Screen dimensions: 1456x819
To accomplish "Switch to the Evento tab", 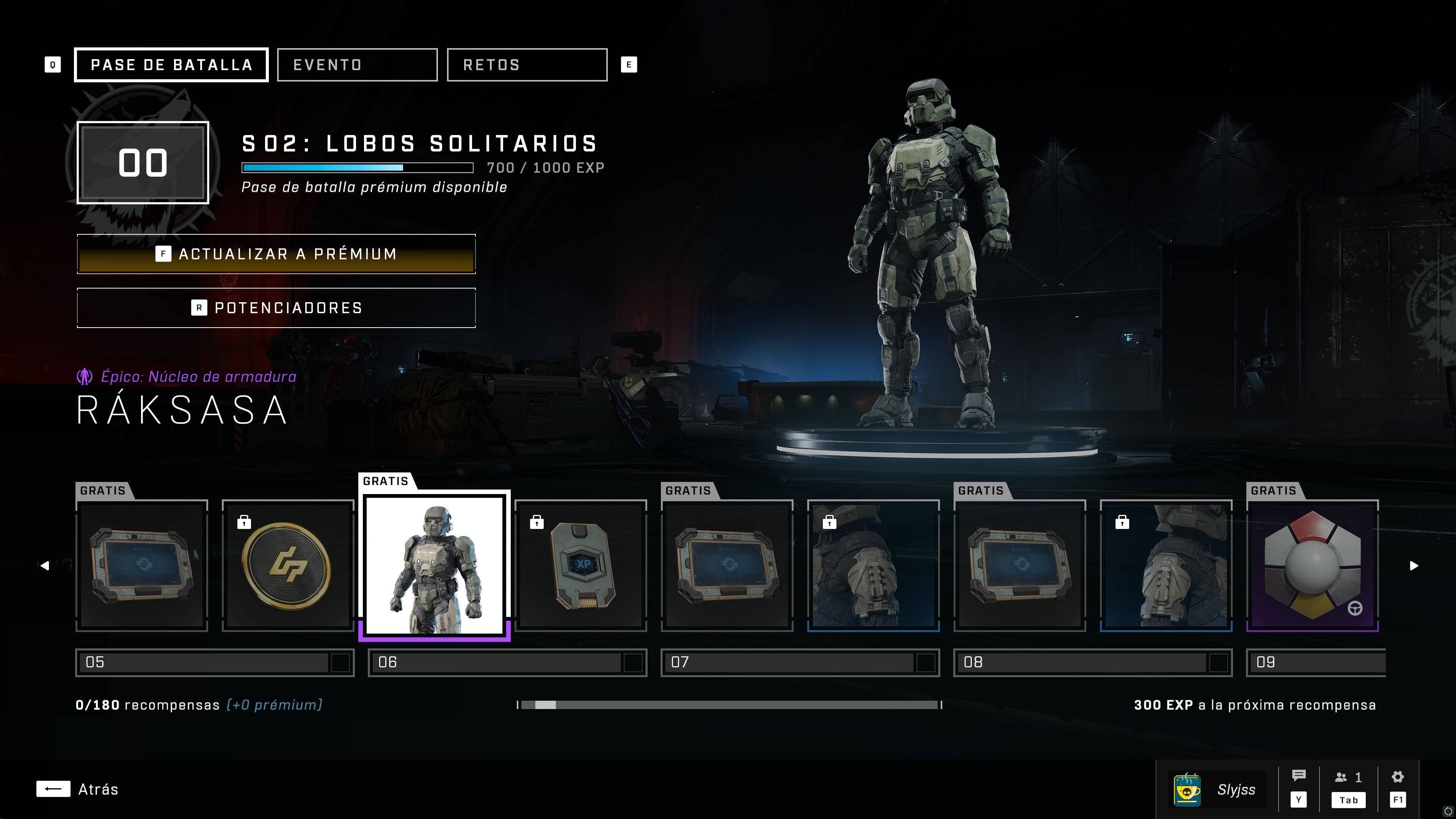I will 357,65.
